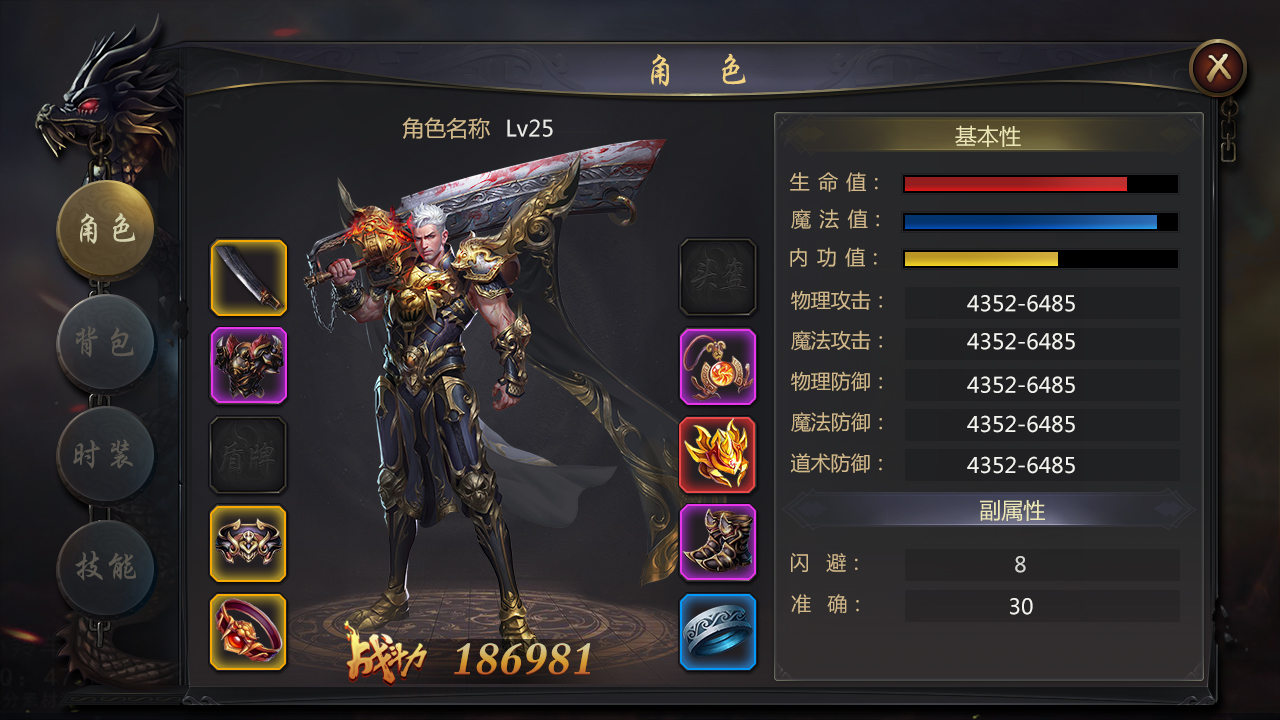Select the blue ring equipment slot
The height and width of the screenshot is (720, 1280).
717,630
